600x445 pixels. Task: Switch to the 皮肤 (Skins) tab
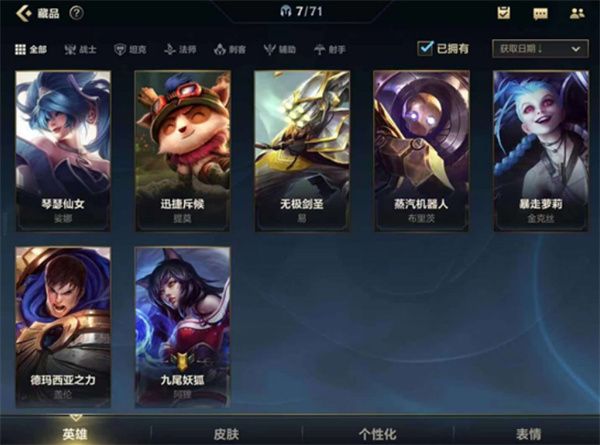(x=225, y=434)
